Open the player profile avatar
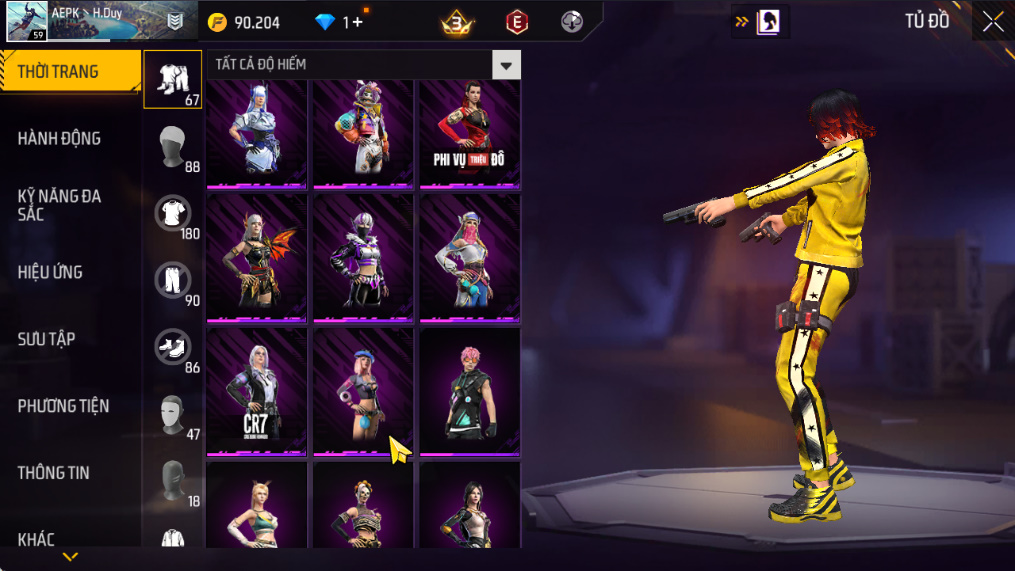Screen dimensions: 1015x571 click(x=27, y=21)
